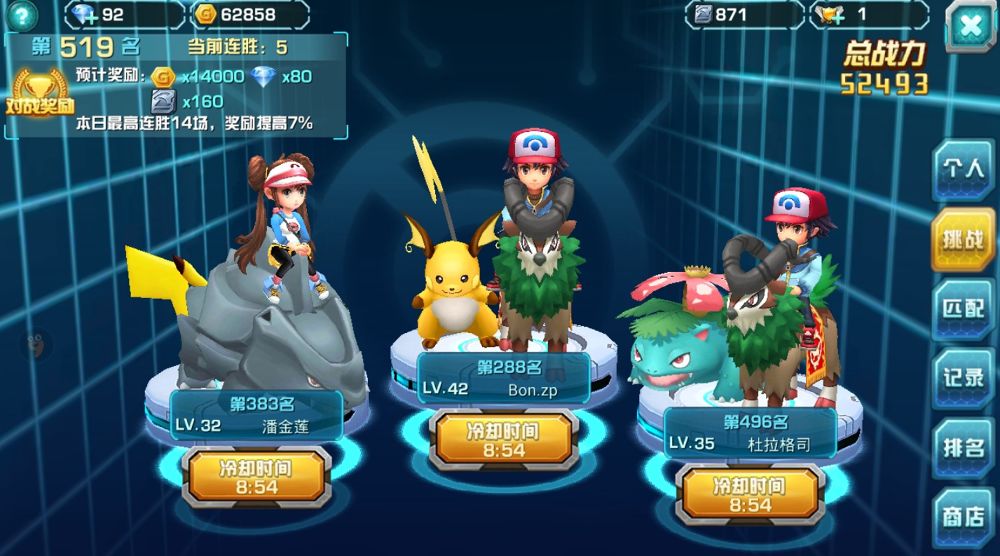Open the 匹配 tab
Viewport: 1000px width, 556px height.
pos(963,308)
